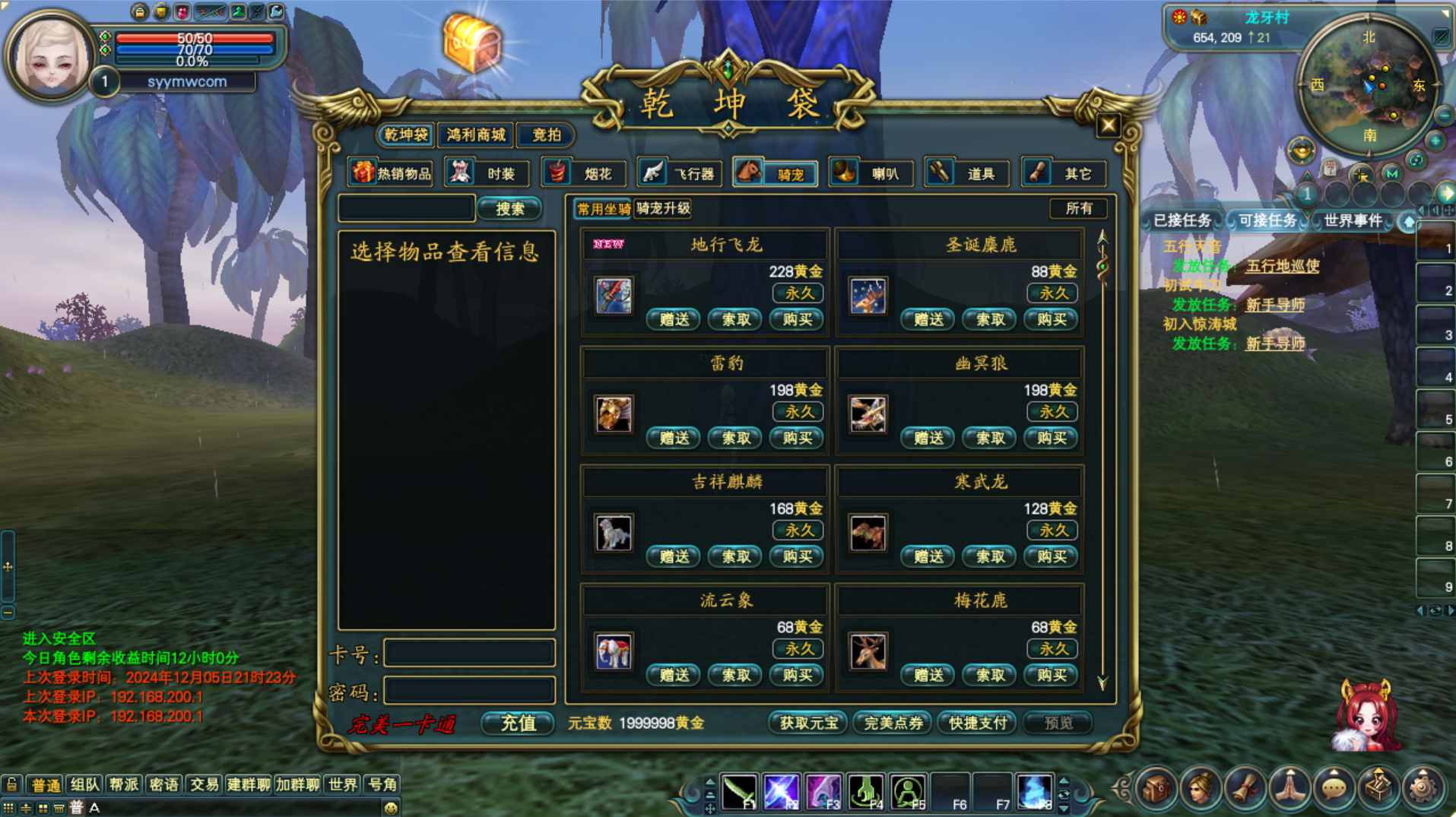This screenshot has width=1456, height=817.
Task: Gift the 圣诞麋鹿 mount
Action: [x=928, y=319]
